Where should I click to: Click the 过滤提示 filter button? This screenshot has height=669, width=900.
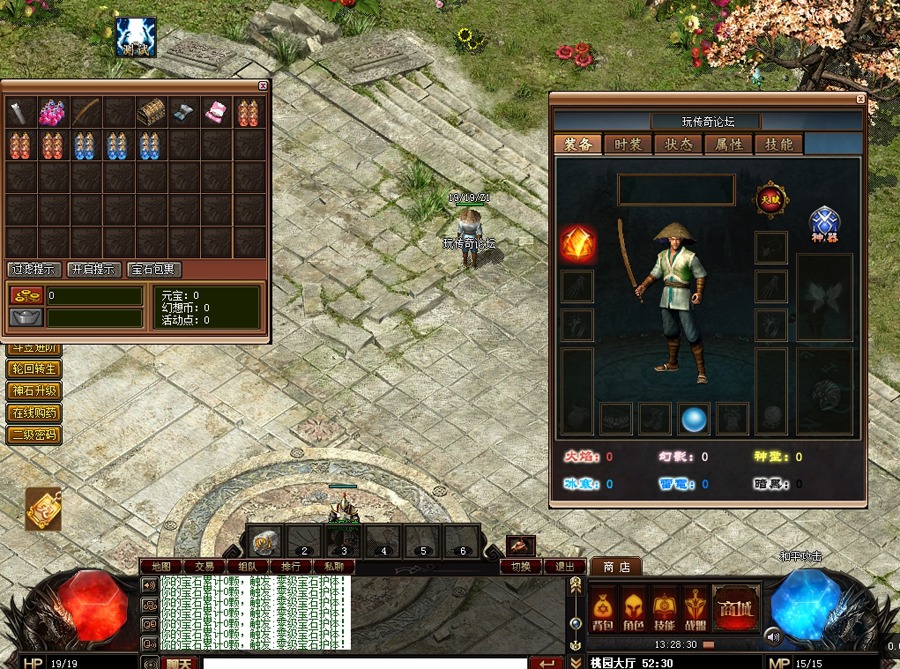[35, 269]
